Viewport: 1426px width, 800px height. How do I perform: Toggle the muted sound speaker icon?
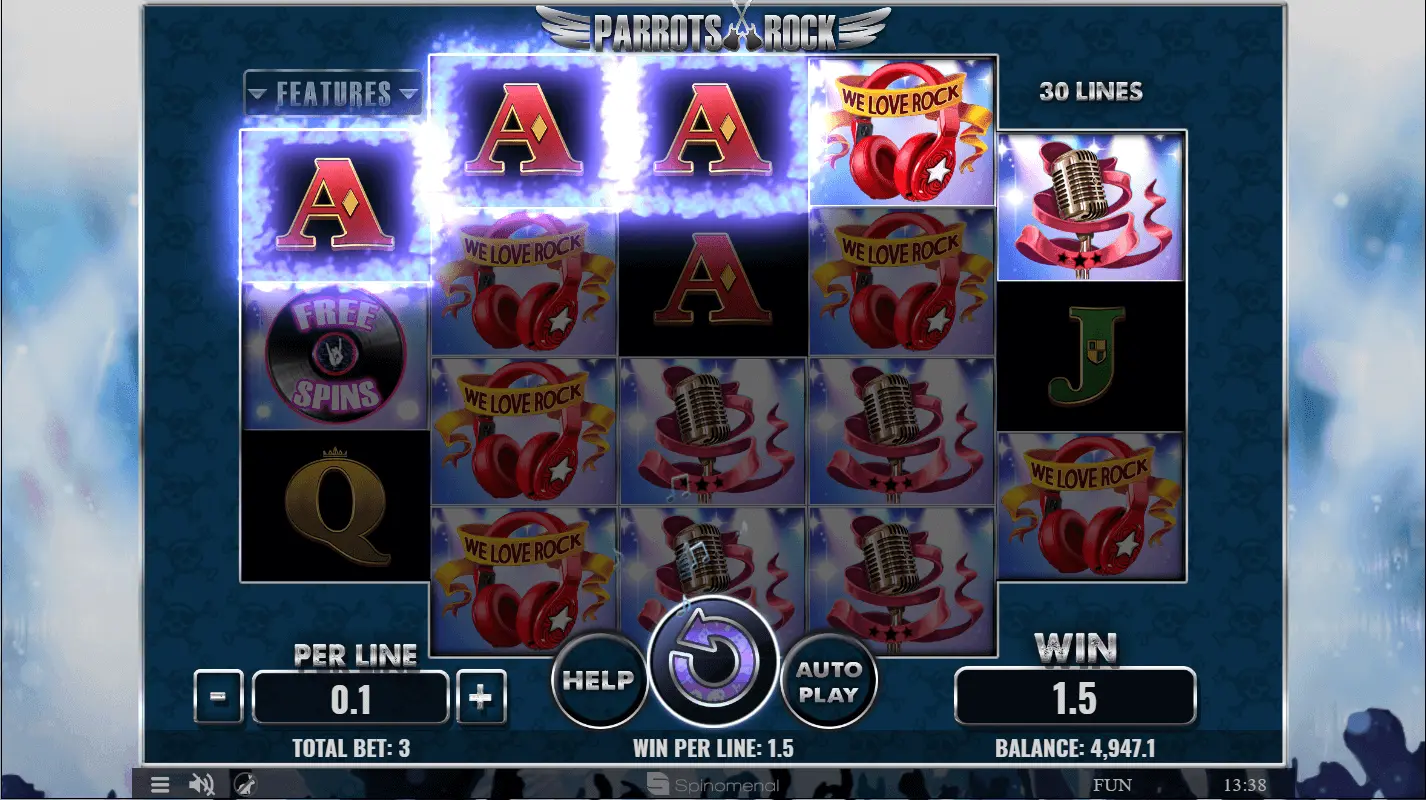click(x=202, y=784)
